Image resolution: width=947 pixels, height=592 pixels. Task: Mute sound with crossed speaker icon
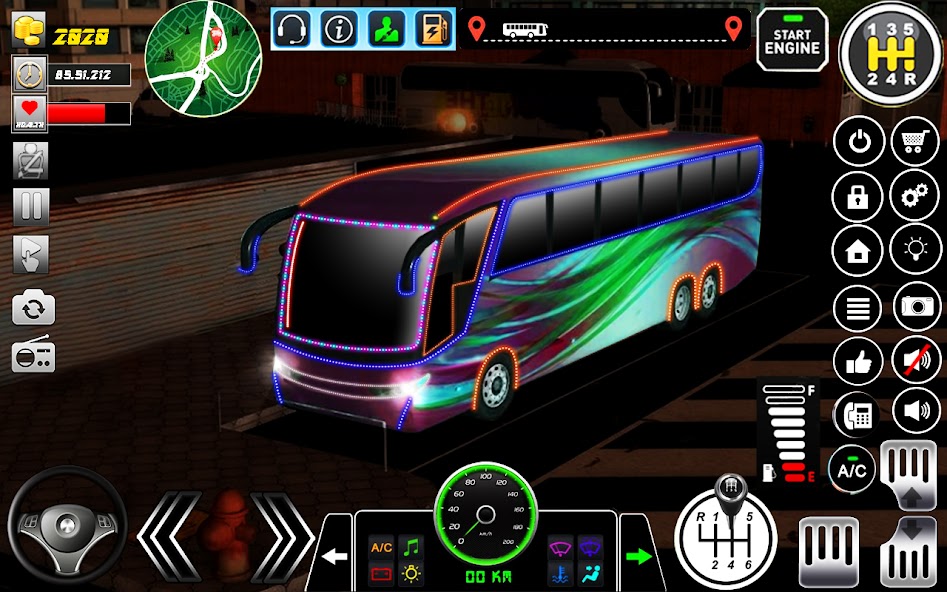pos(913,358)
